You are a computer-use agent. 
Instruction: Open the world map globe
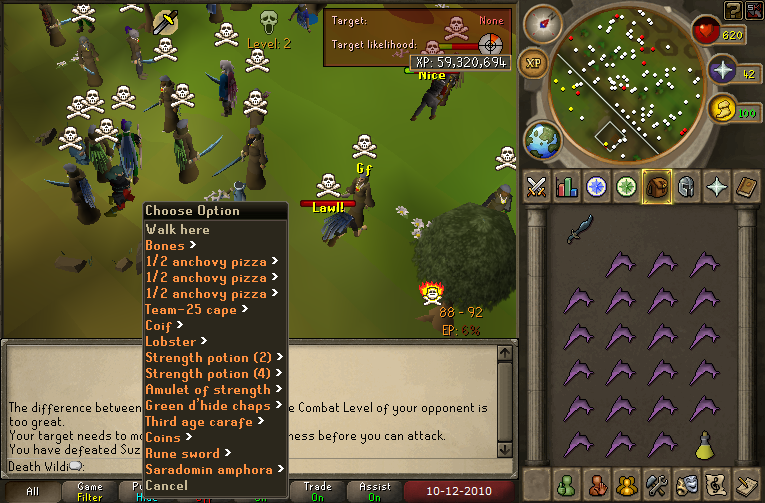tap(543, 139)
